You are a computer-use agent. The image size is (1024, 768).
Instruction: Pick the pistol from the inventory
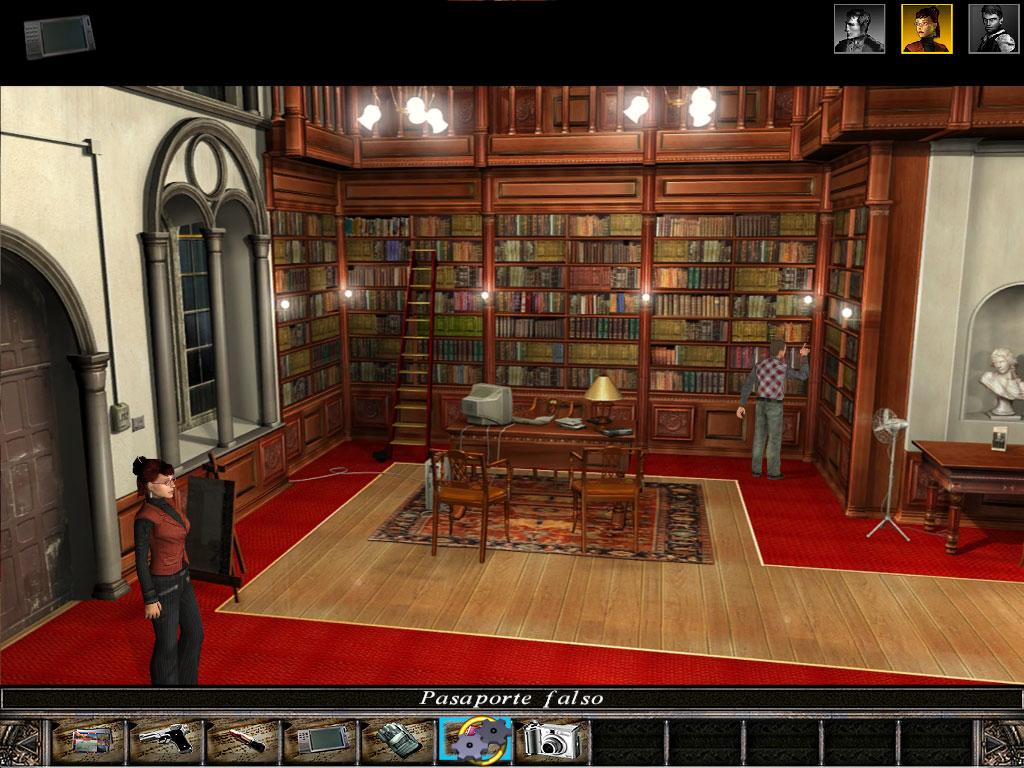(165, 741)
